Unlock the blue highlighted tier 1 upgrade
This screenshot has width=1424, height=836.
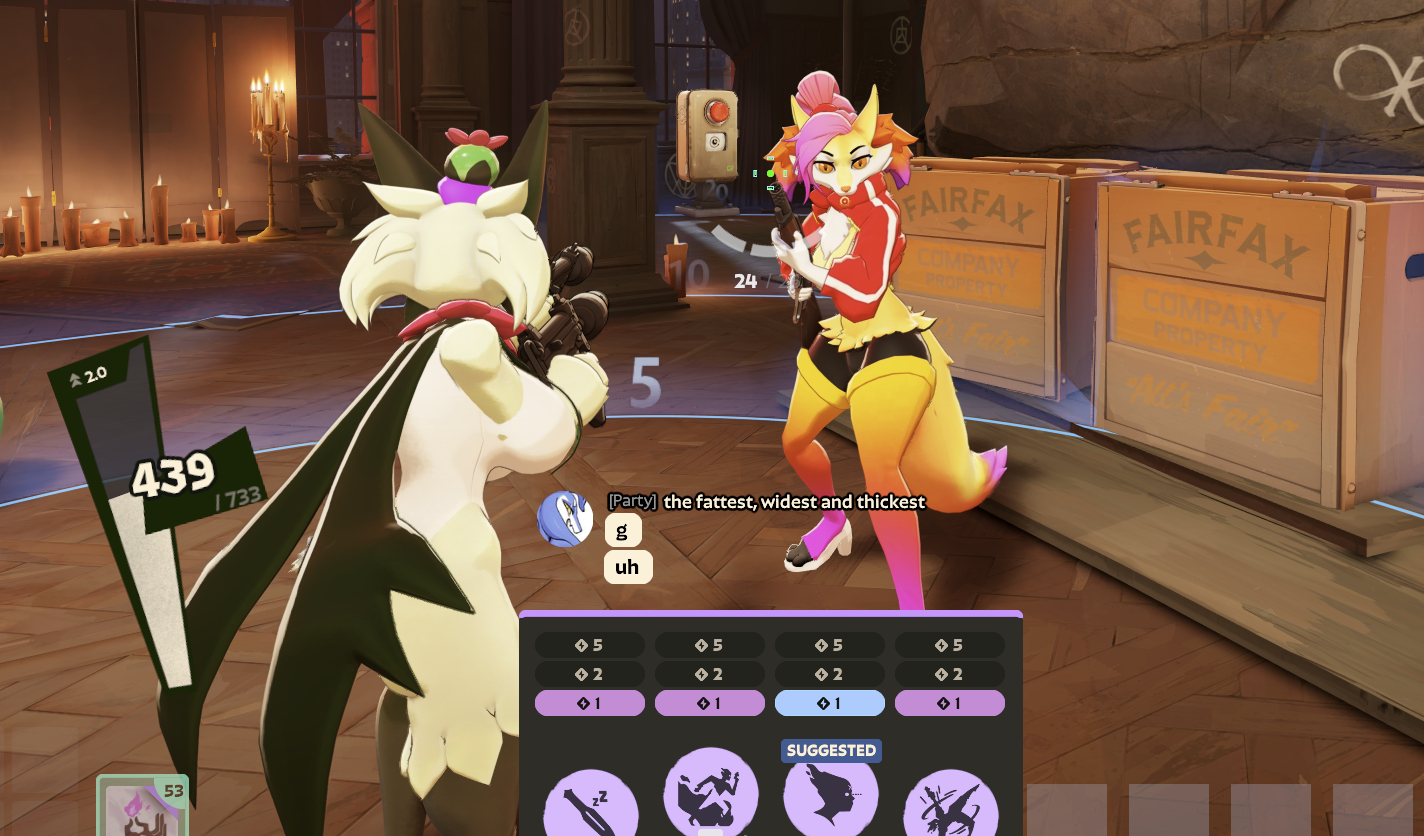[x=830, y=703]
